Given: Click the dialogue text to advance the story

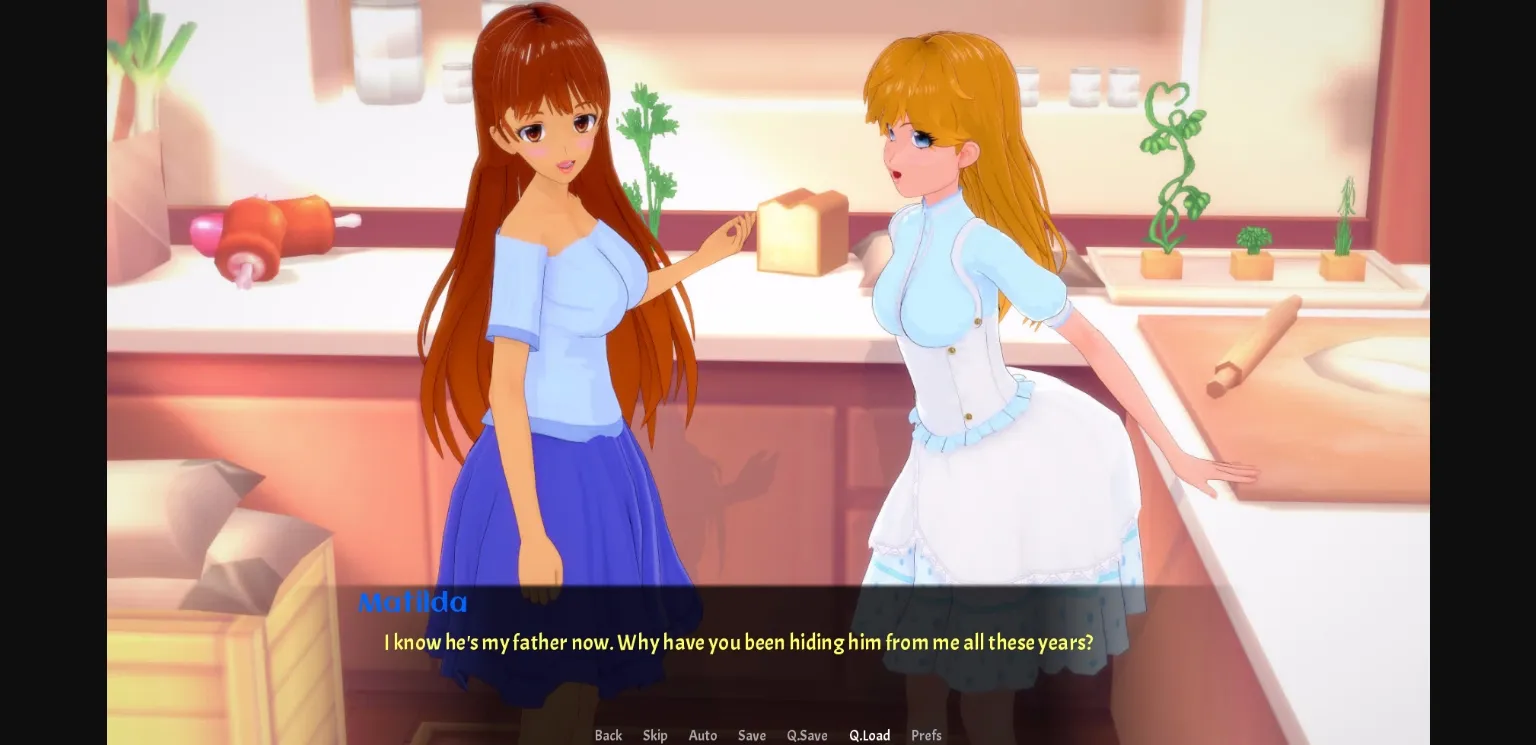Looking at the screenshot, I should point(737,643).
